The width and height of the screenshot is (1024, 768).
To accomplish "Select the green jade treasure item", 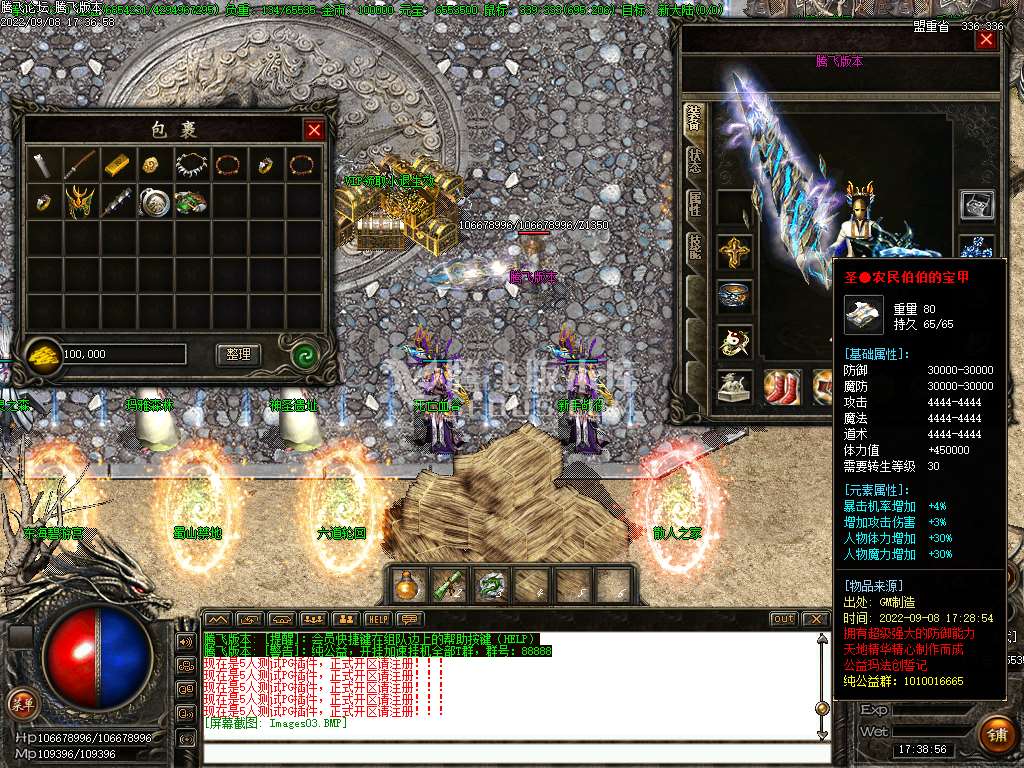I will [x=190, y=201].
